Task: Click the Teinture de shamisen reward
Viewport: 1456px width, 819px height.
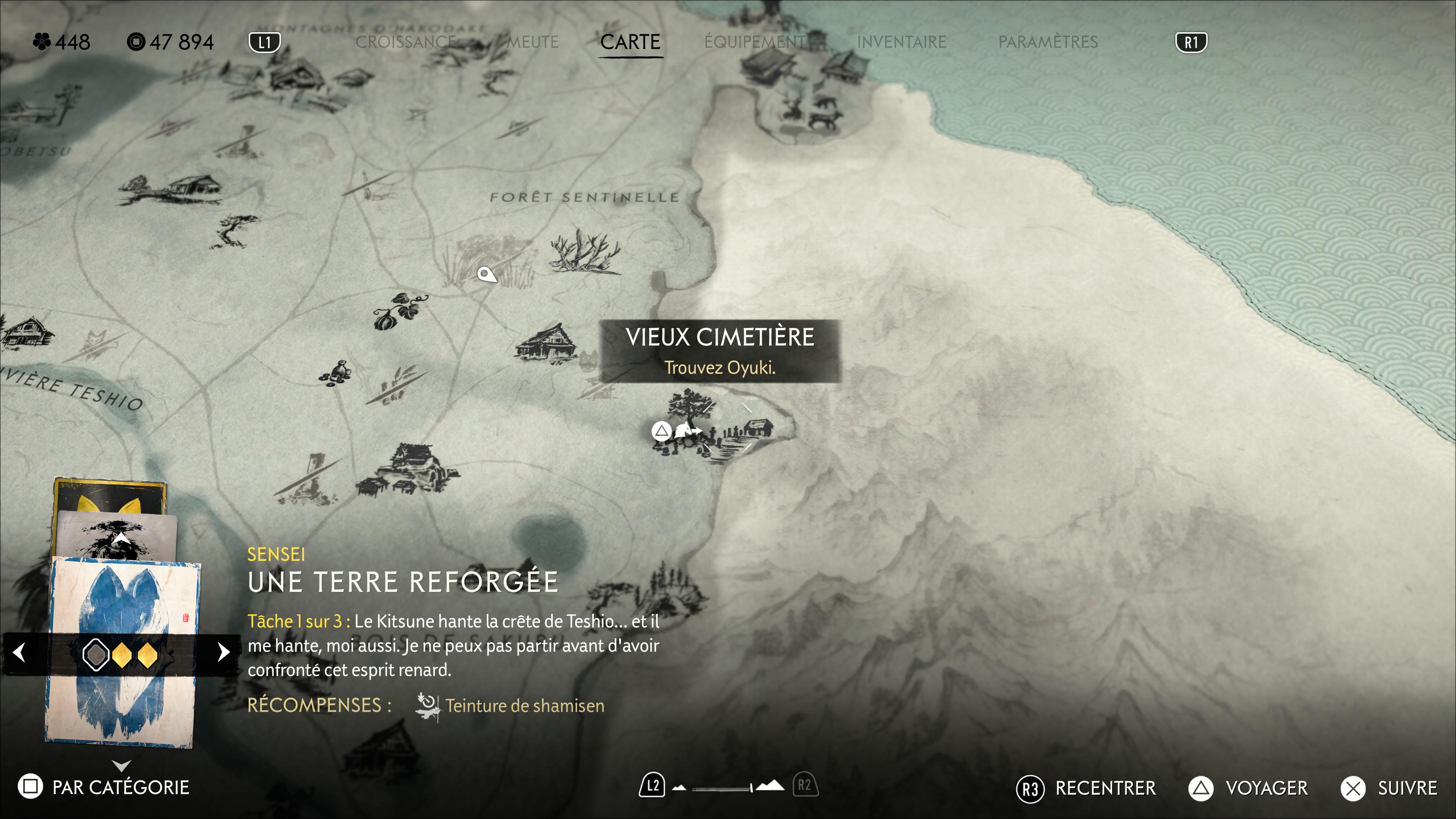Action: (x=524, y=705)
